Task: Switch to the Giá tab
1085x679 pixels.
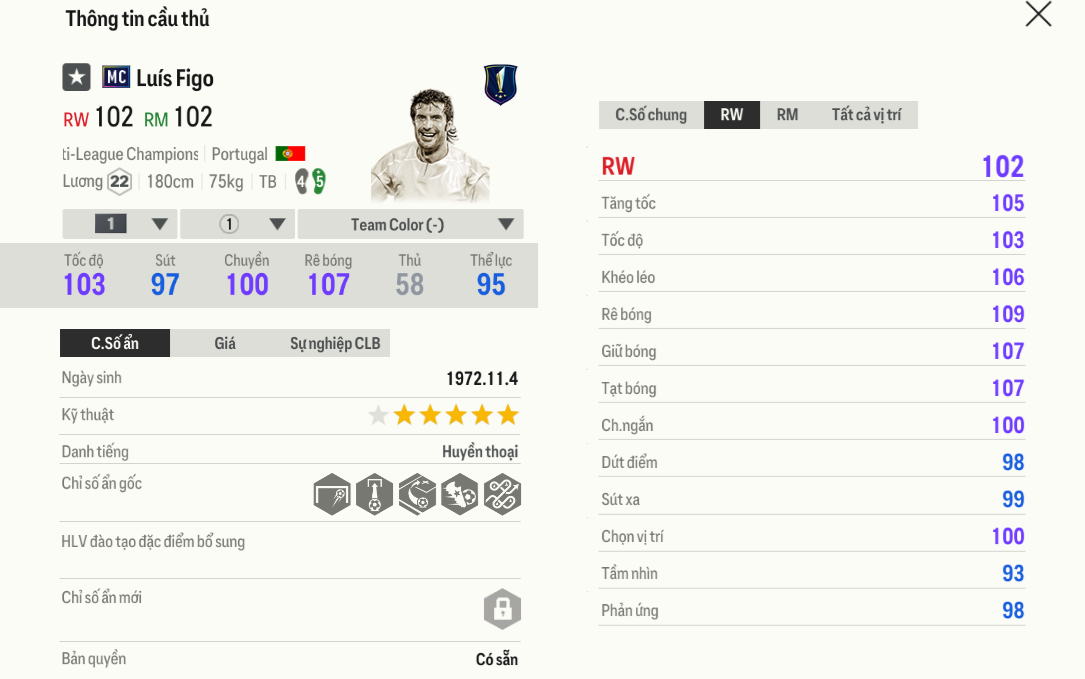Action: click(x=225, y=344)
